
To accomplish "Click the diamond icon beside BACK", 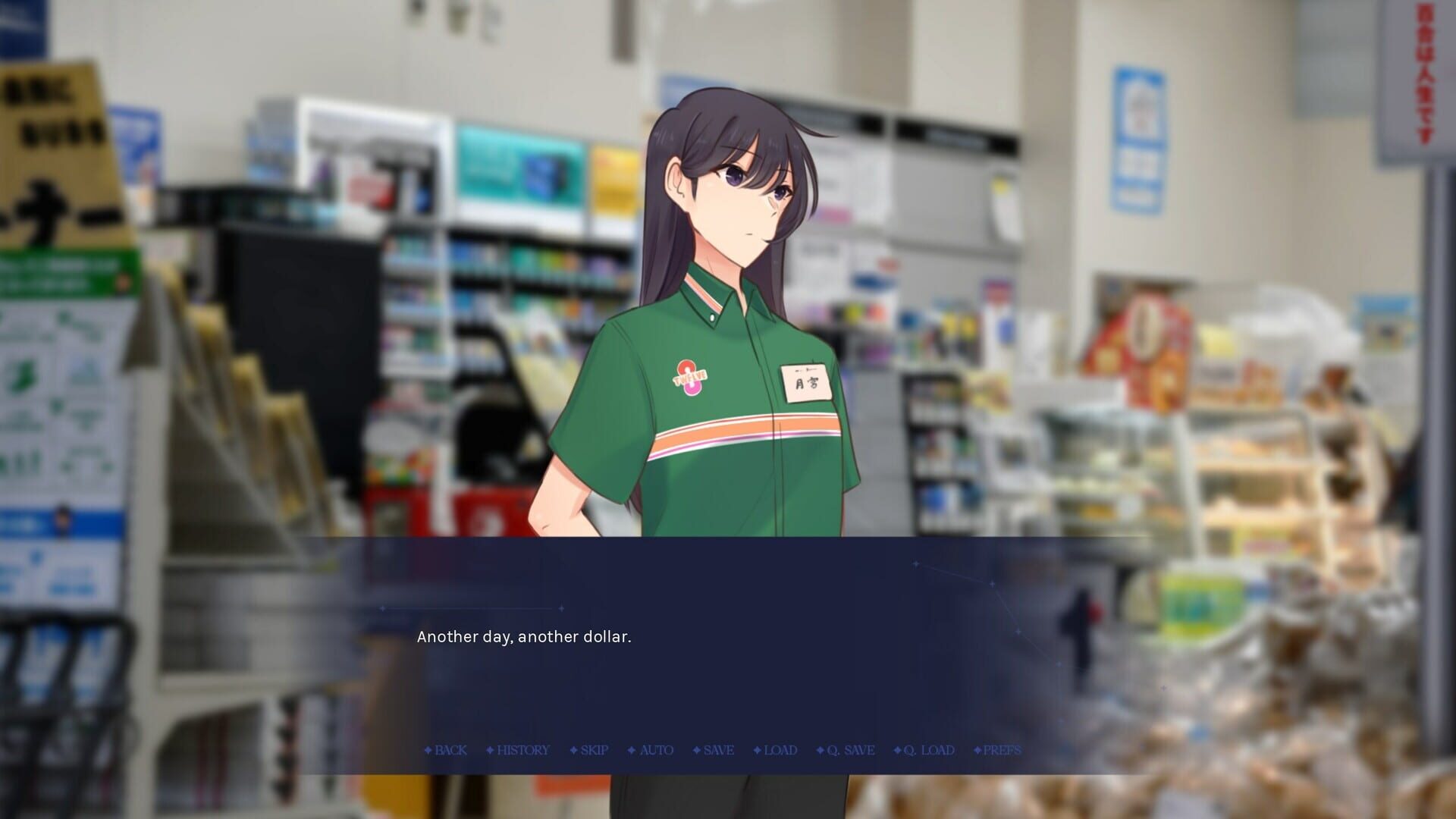I will pos(428,750).
